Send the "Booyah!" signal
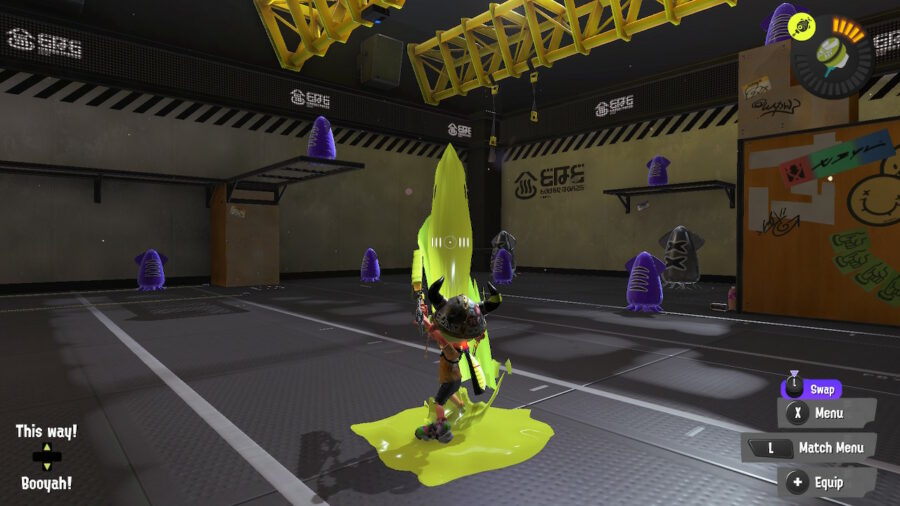The height and width of the screenshot is (506, 900). click(46, 483)
